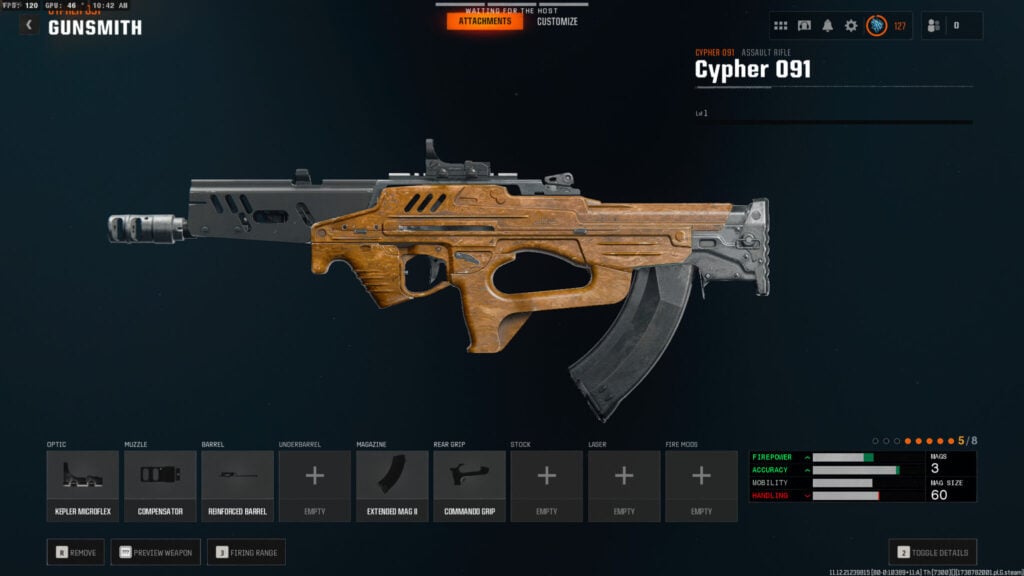1024x576 pixels.
Task: Select the Attachments tab
Action: tap(485, 21)
